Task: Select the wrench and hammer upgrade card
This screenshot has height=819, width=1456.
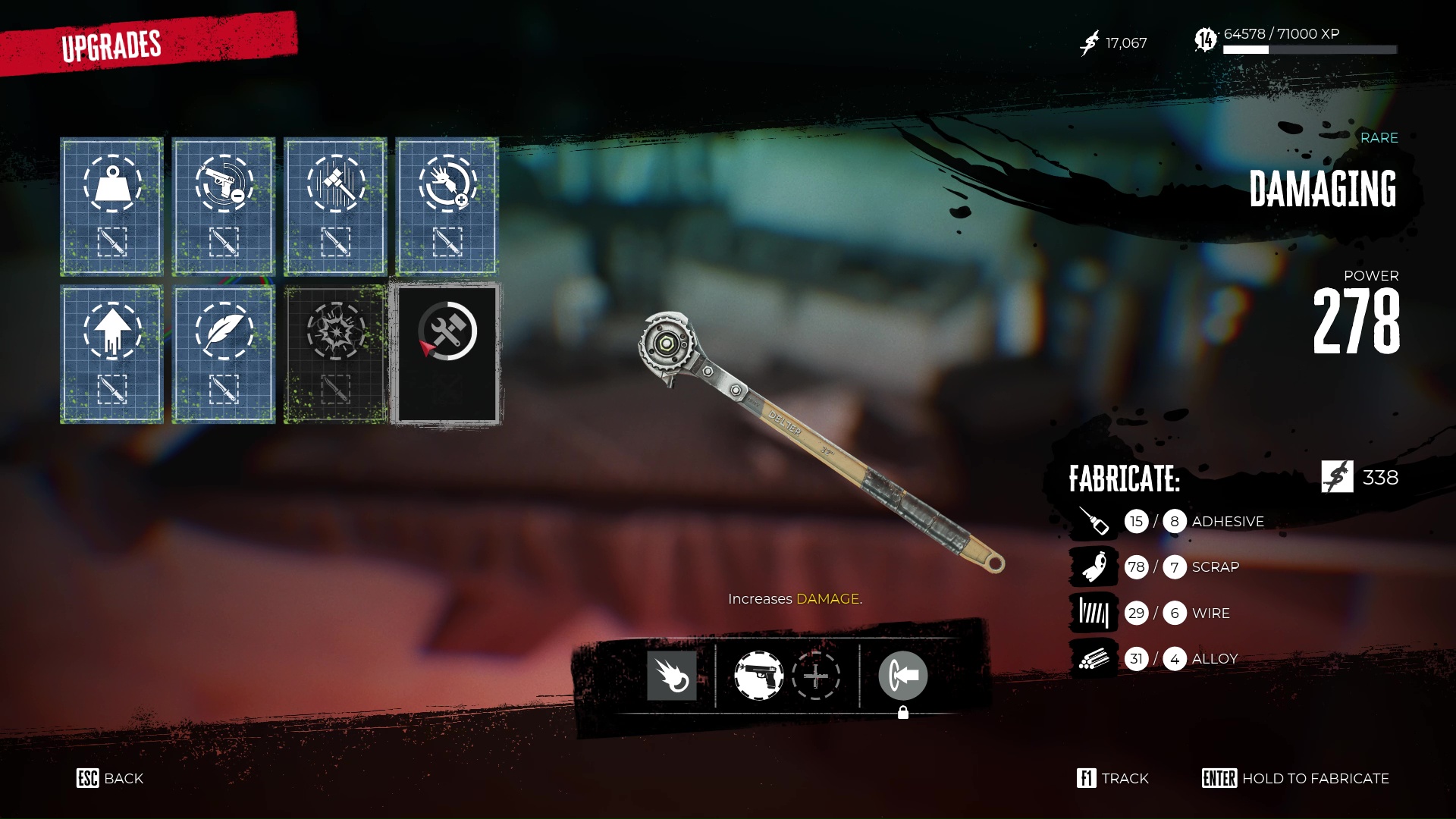Action: 447,354
